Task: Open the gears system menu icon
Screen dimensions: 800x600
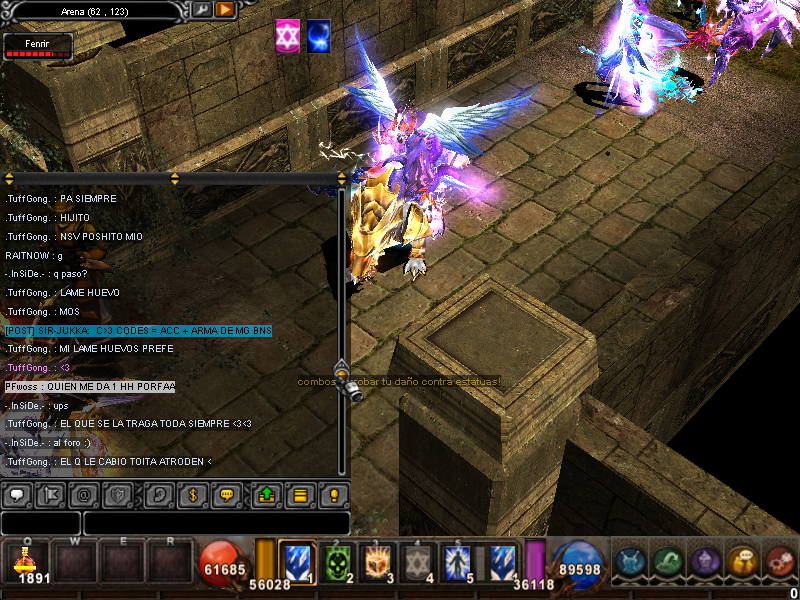Action: [x=780, y=563]
